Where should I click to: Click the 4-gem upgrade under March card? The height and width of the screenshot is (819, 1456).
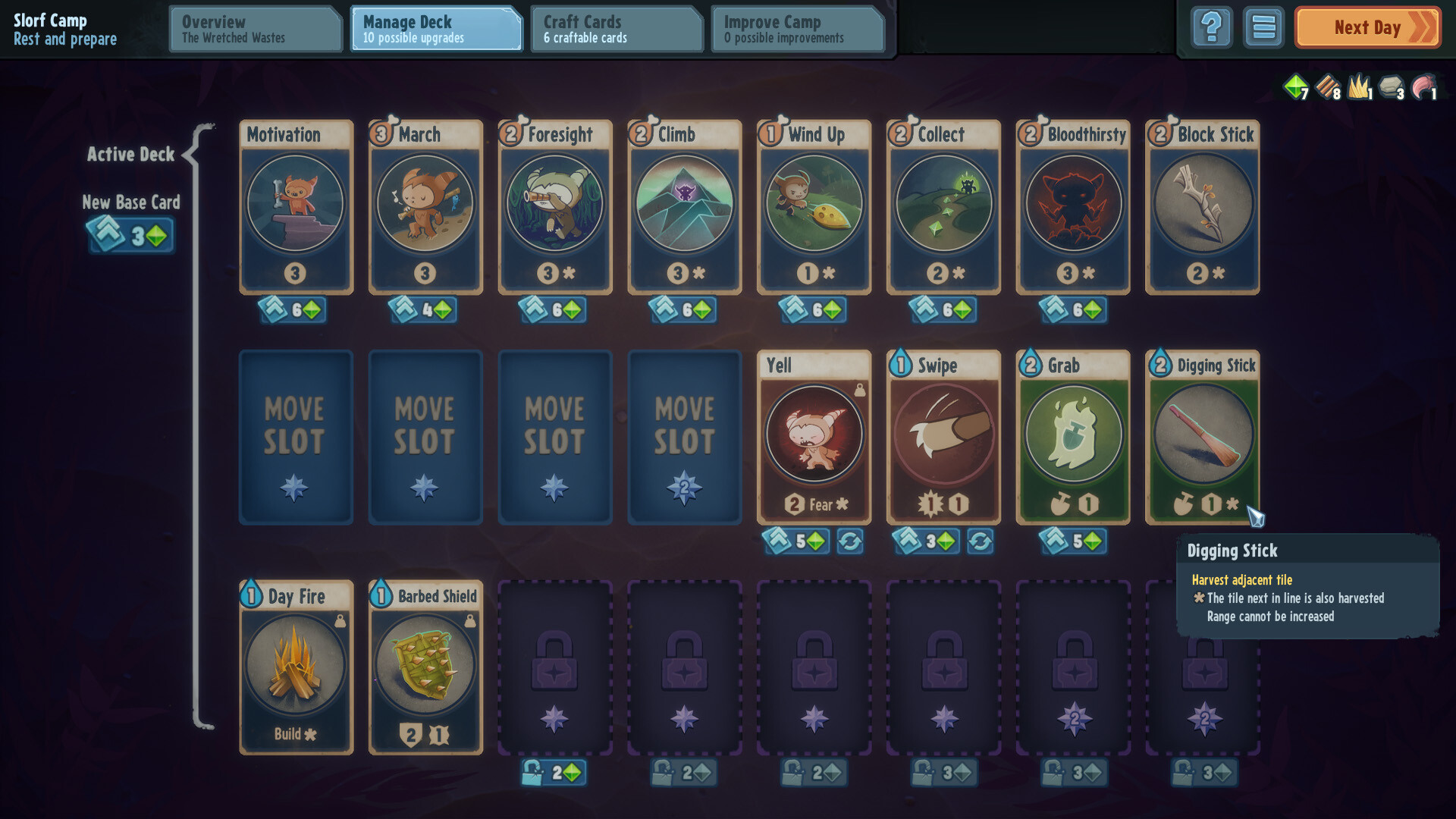pyautogui.click(x=424, y=310)
